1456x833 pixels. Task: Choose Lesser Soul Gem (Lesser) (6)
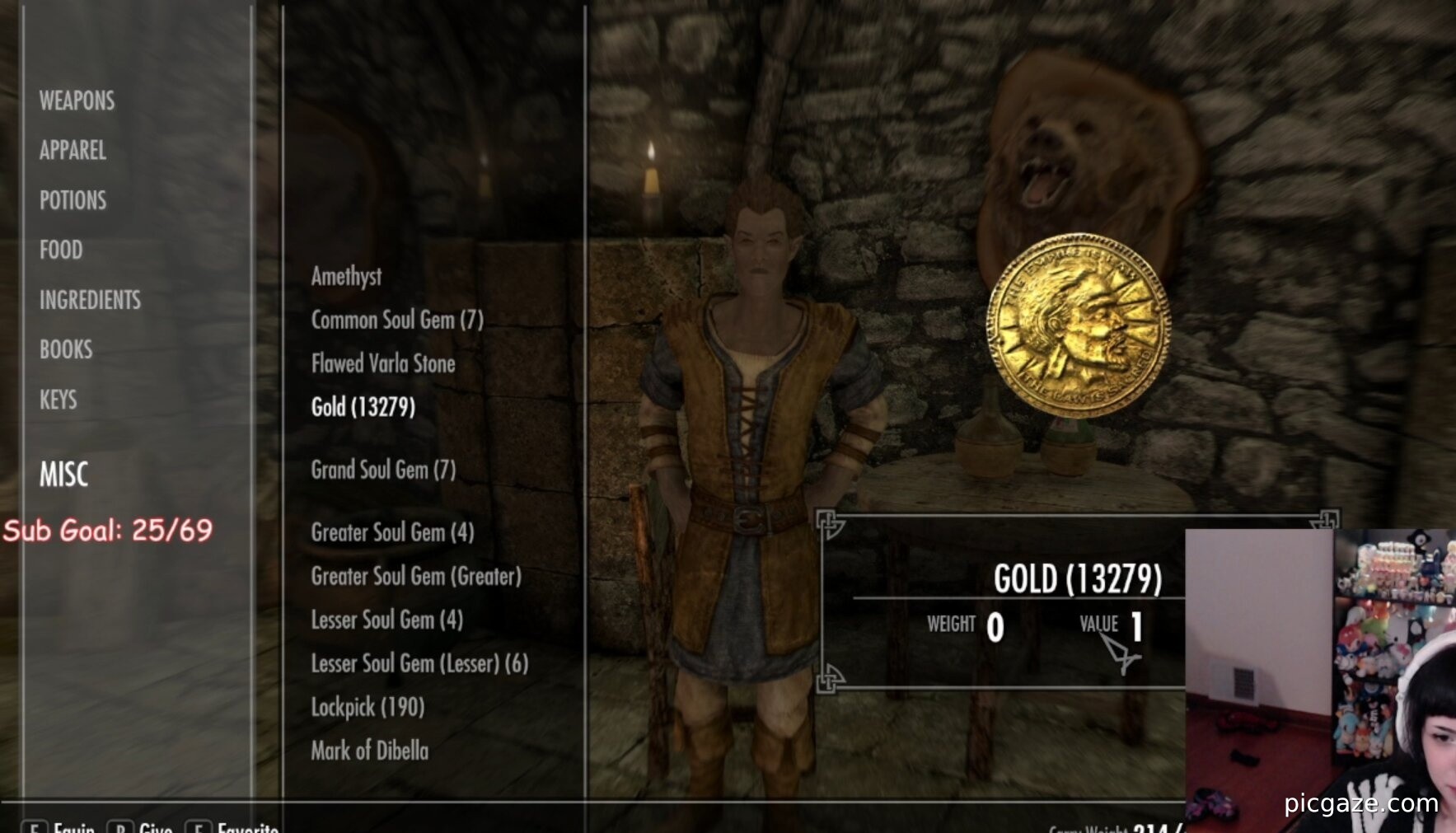[419, 663]
